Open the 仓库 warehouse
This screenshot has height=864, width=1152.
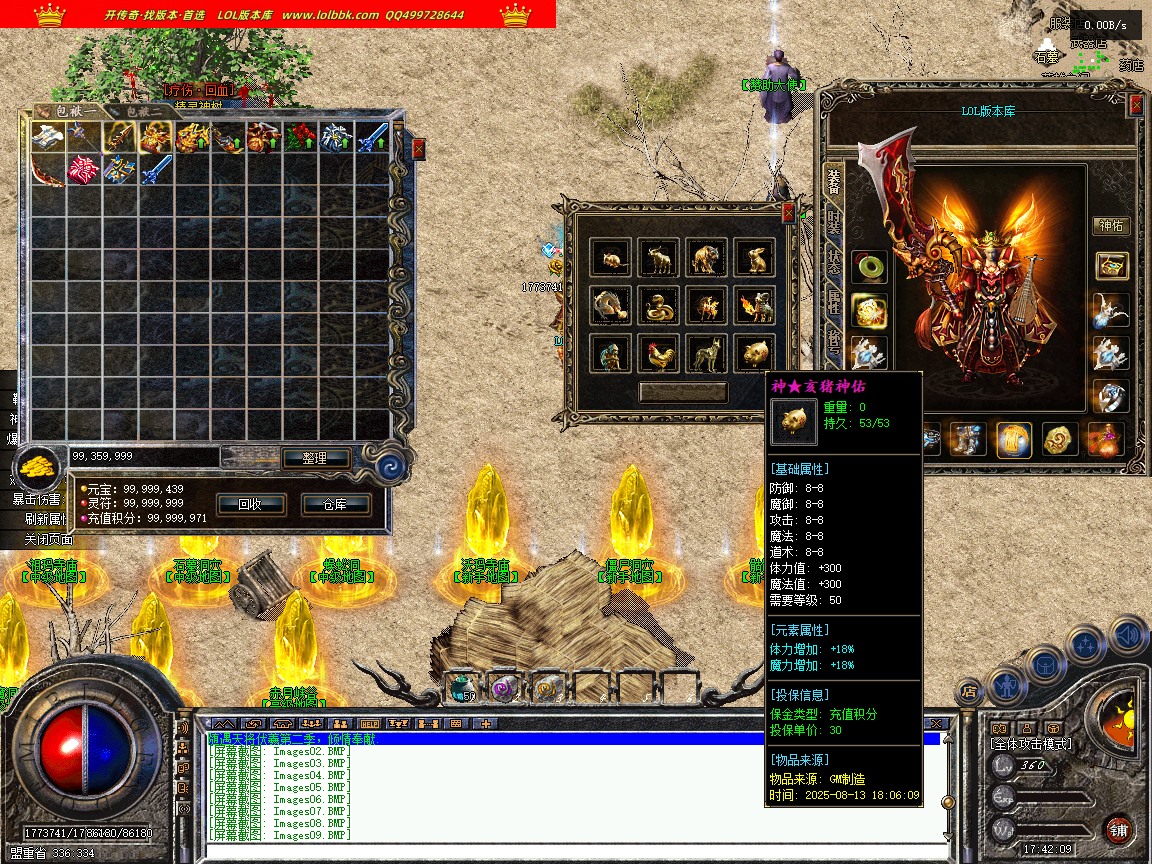[x=335, y=504]
